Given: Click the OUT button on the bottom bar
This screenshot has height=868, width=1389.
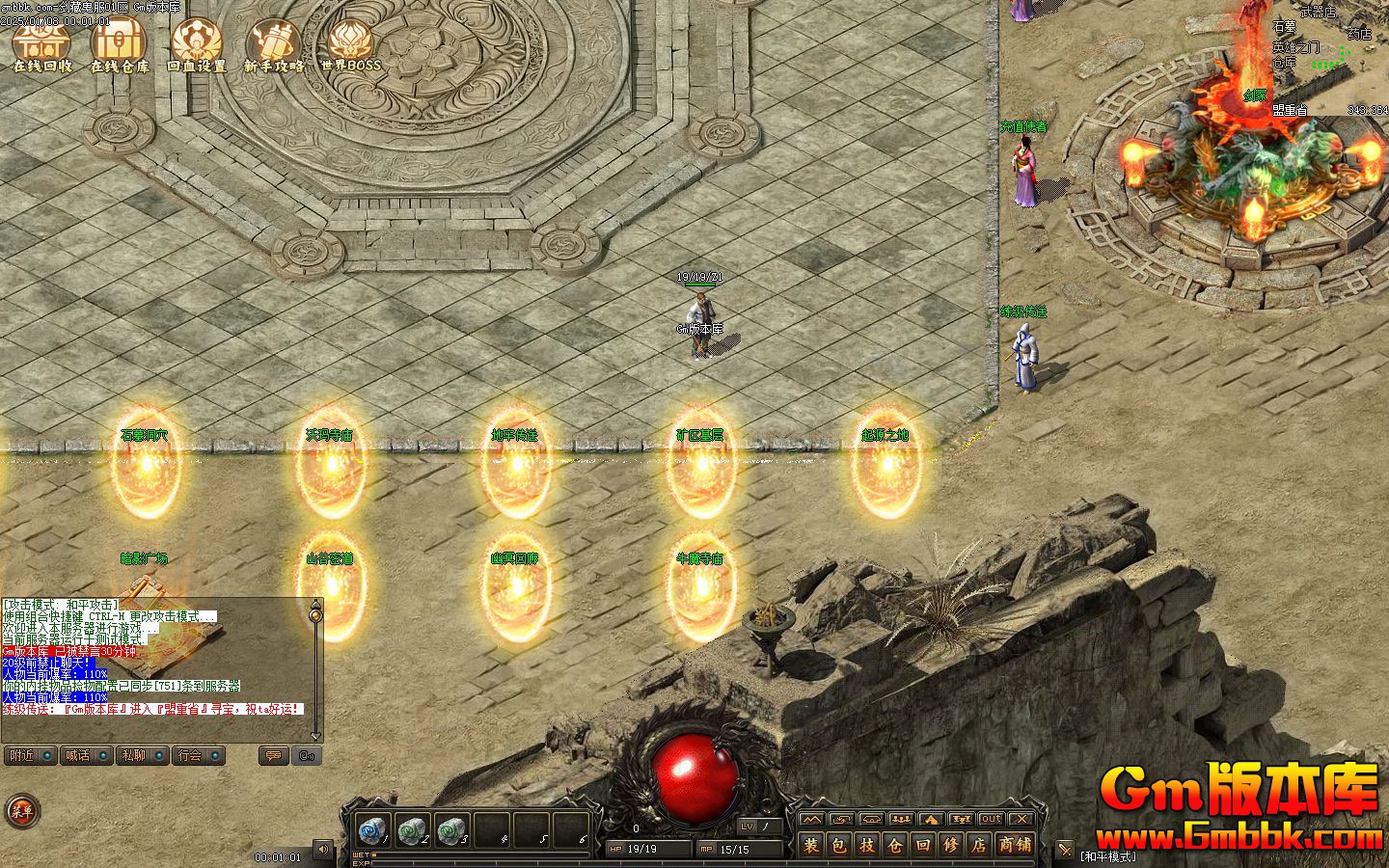Looking at the screenshot, I should pos(991,819).
